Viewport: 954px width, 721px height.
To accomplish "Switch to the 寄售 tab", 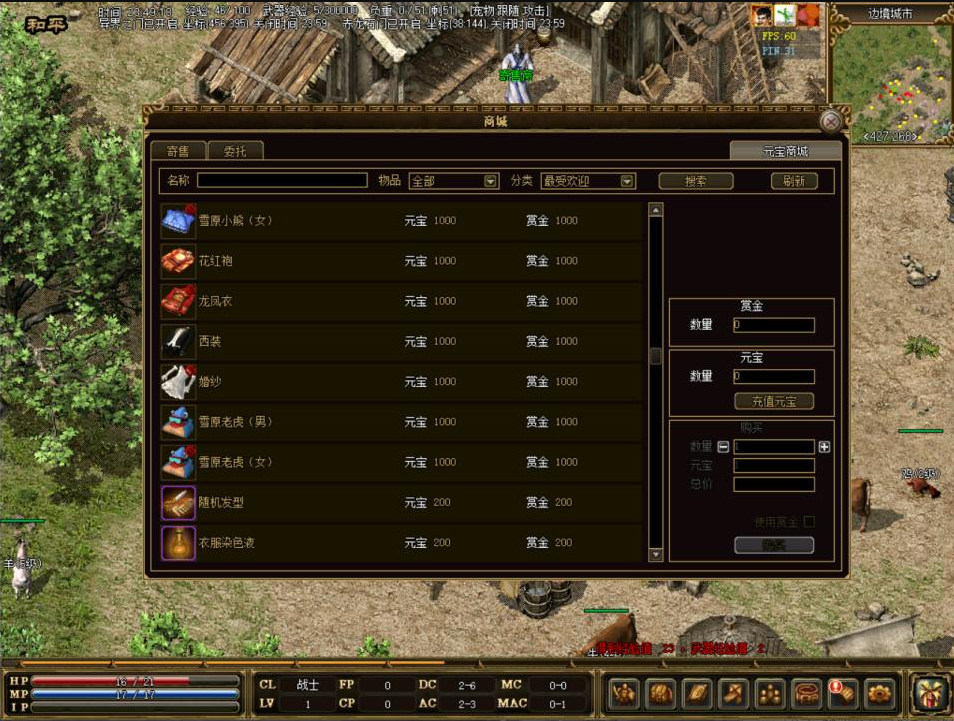I will (178, 151).
